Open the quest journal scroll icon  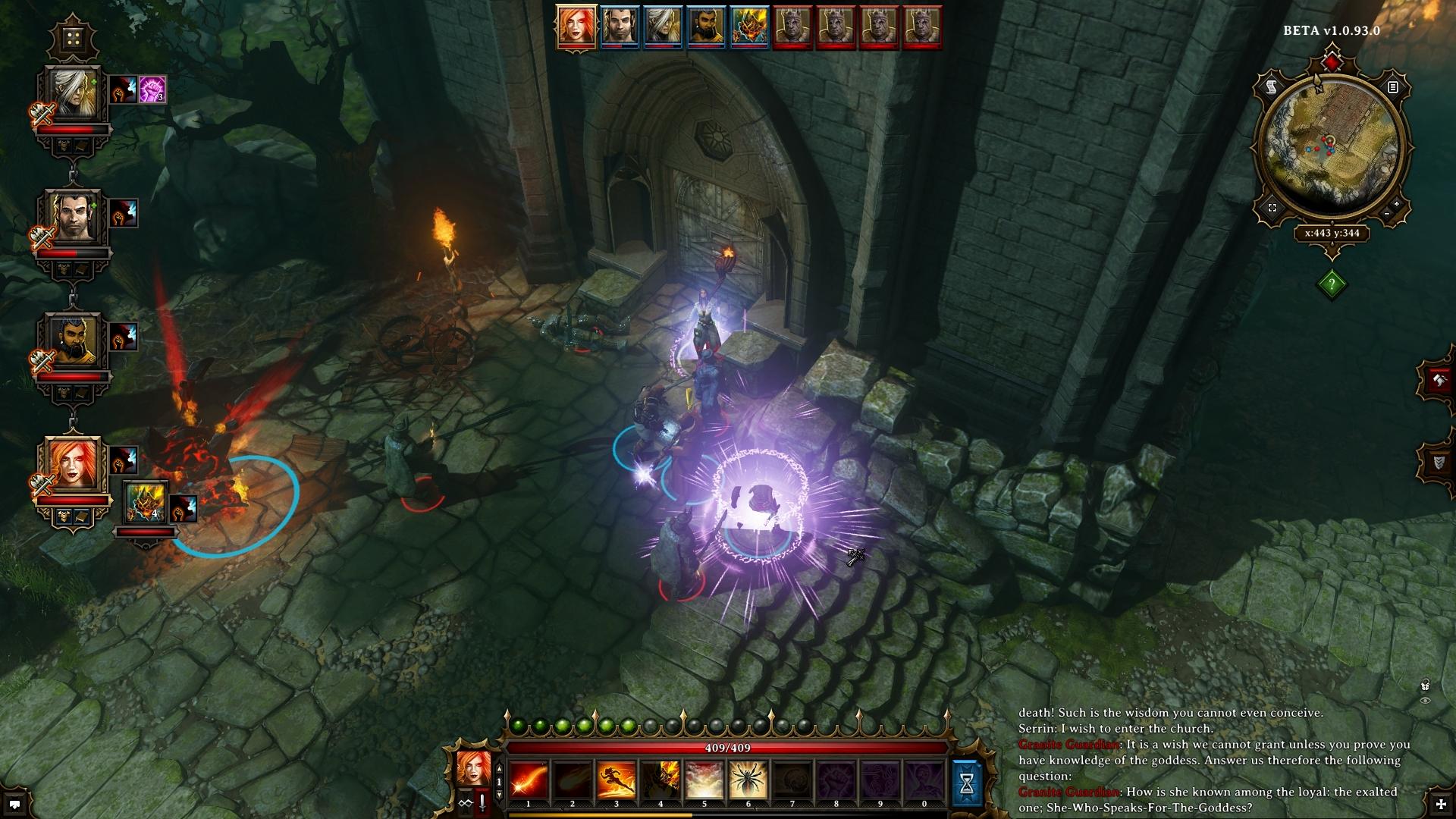(1272, 89)
